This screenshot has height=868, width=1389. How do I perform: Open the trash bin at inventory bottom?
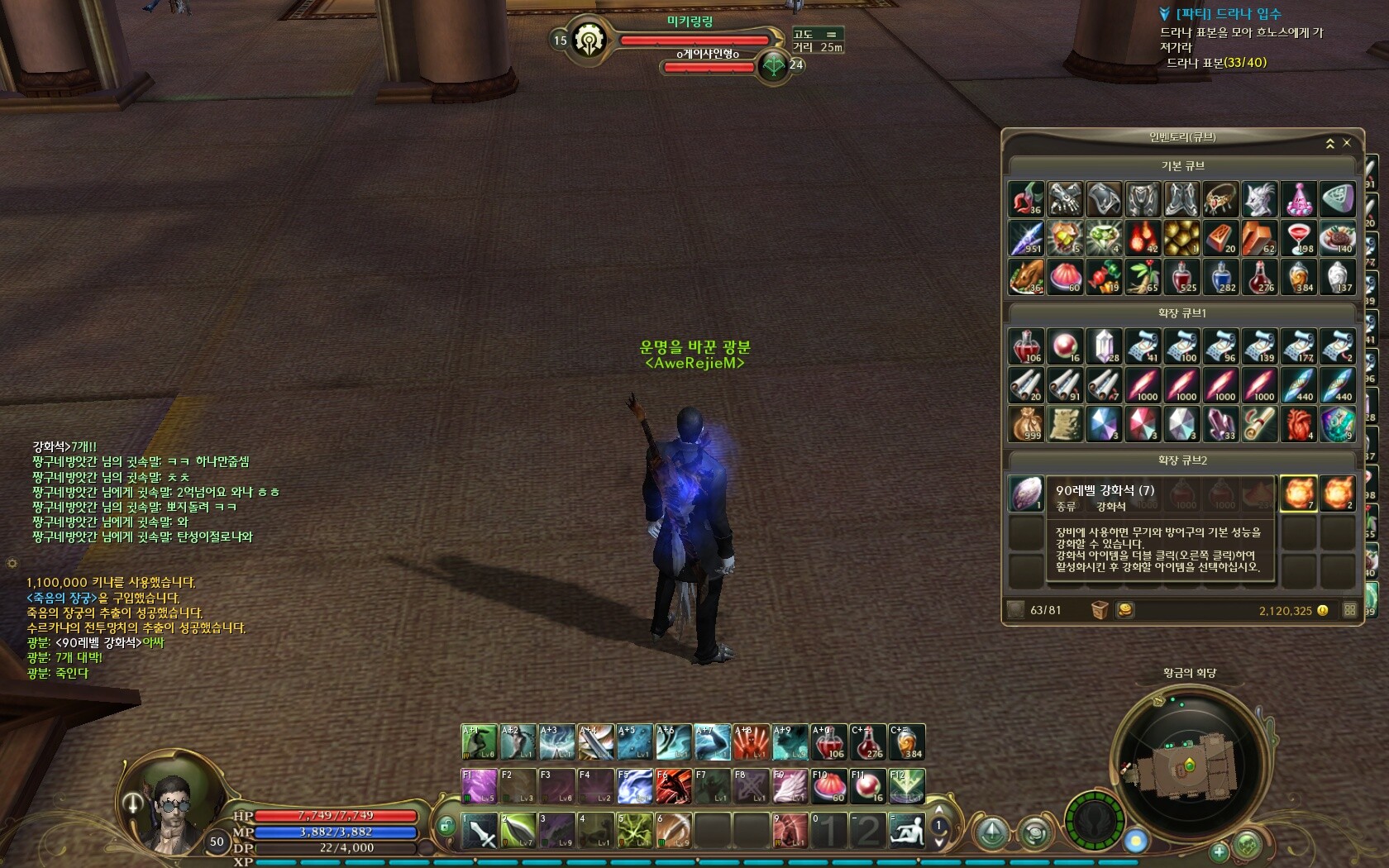[x=1099, y=610]
